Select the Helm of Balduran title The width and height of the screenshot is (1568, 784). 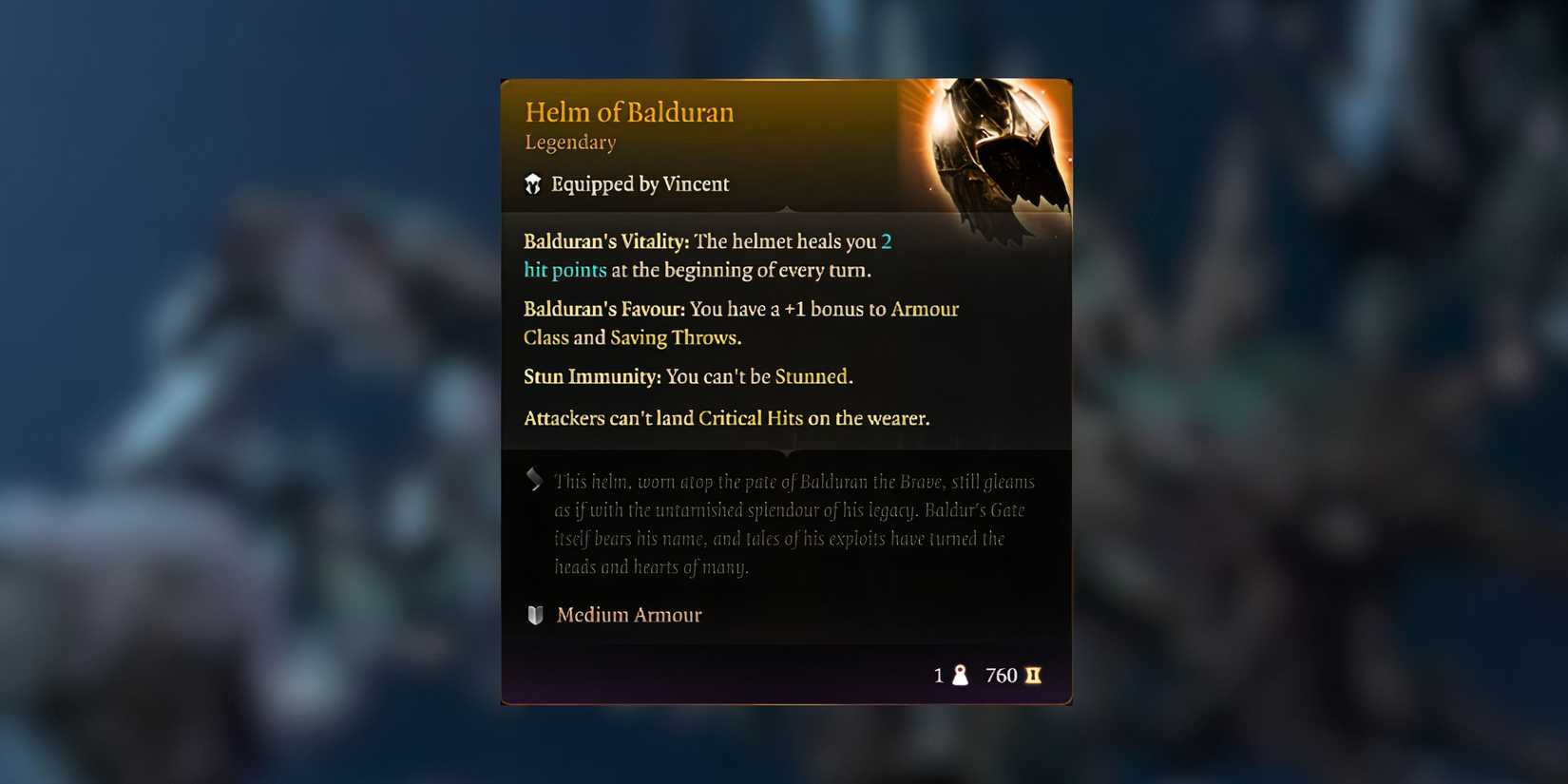630,112
